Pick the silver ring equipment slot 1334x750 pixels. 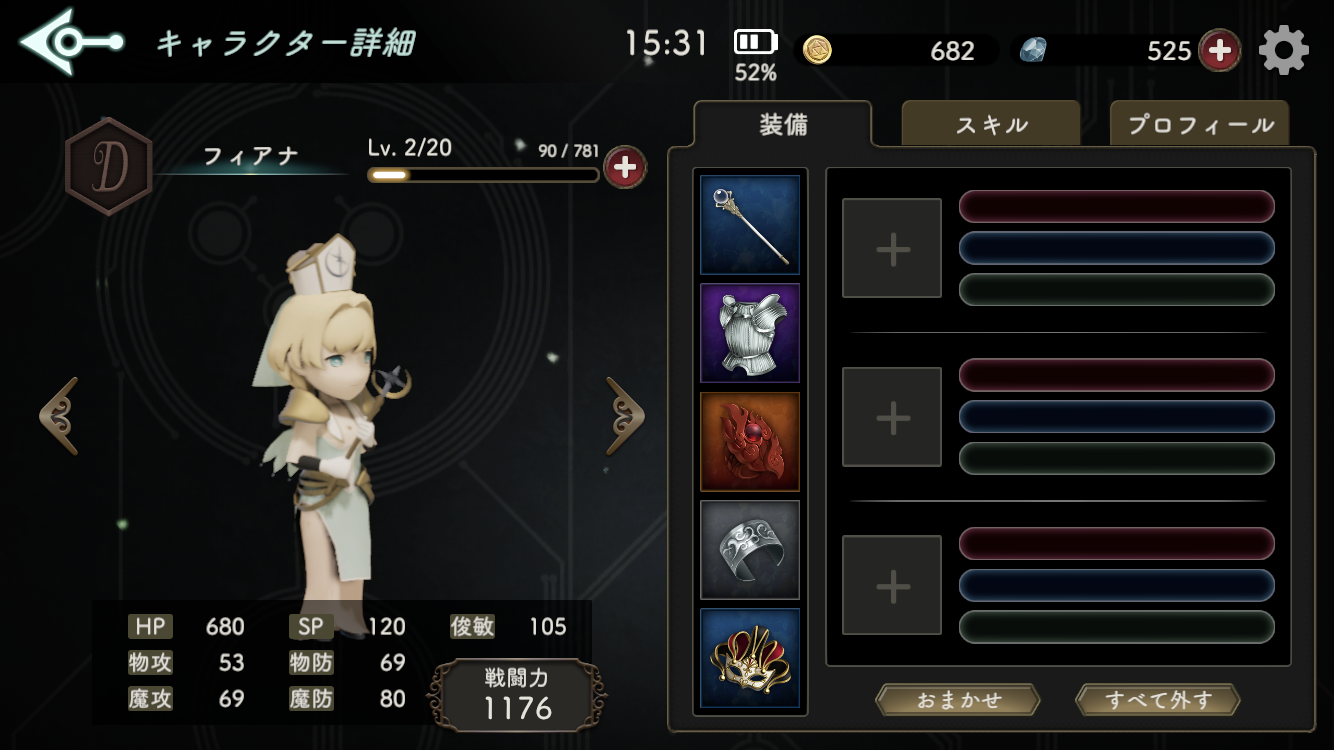750,549
